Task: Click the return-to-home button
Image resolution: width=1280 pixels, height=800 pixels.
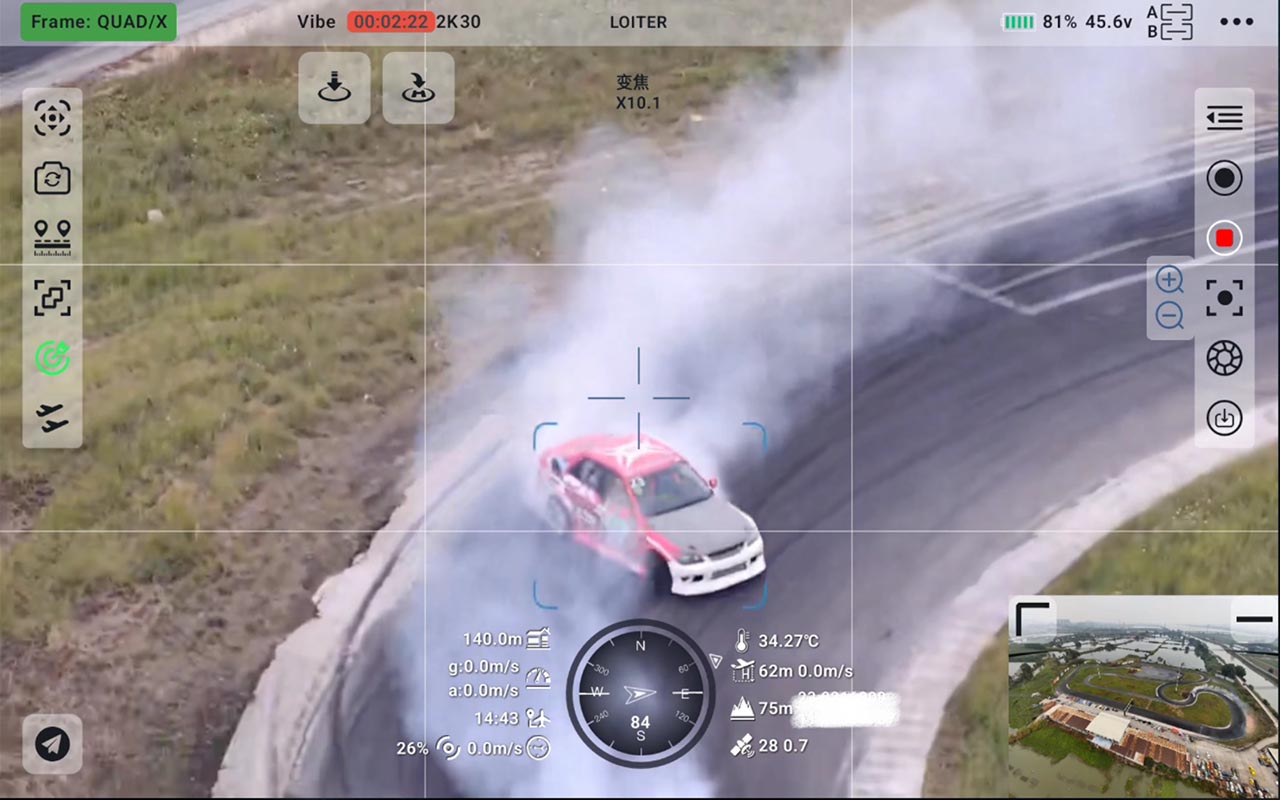Action: coord(418,88)
